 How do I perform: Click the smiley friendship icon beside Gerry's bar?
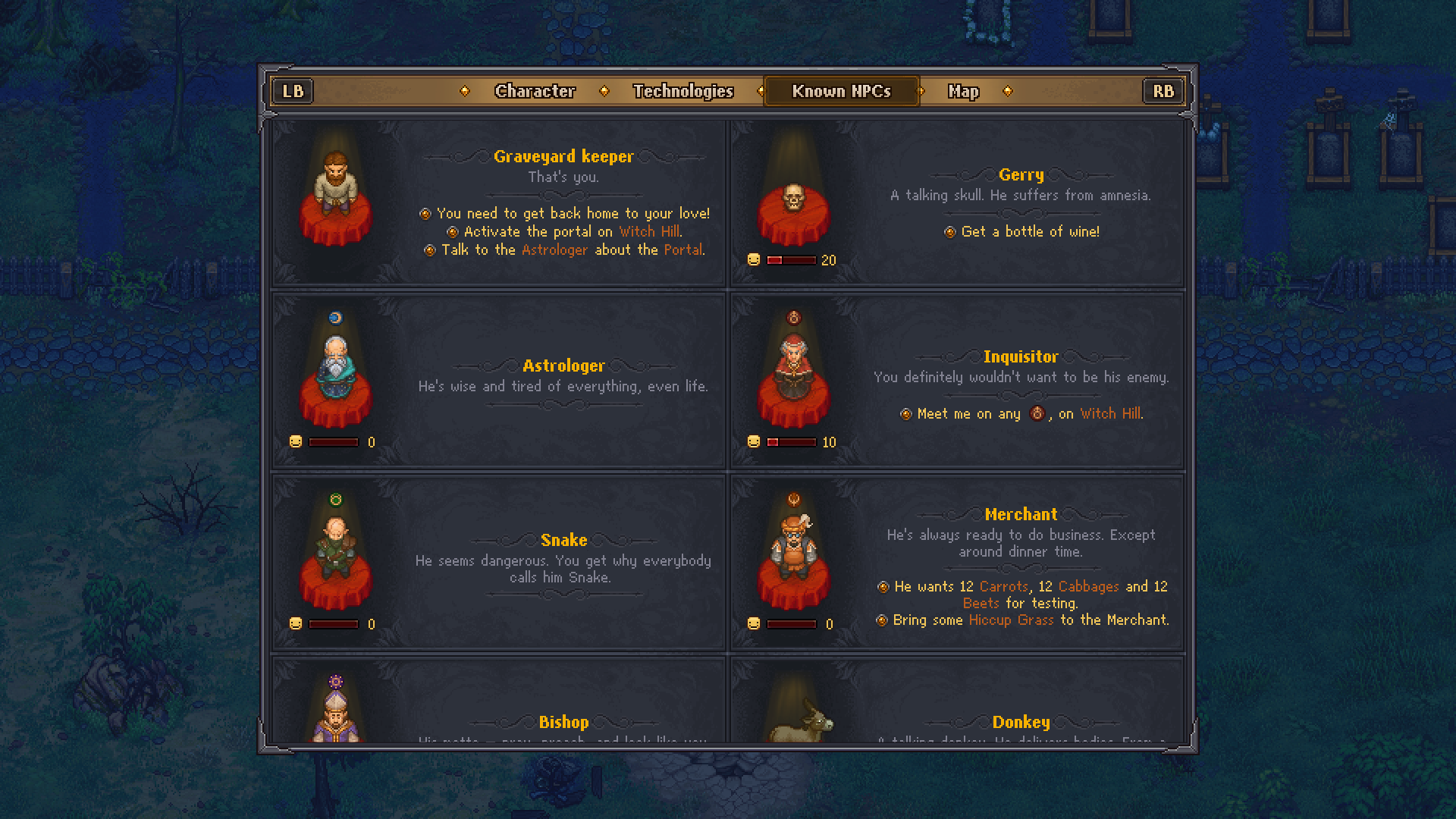(x=752, y=260)
